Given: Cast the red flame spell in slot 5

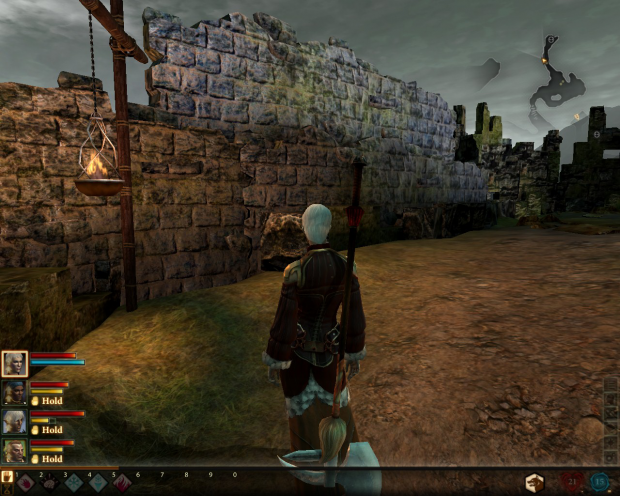Looking at the screenshot, I should [122, 483].
